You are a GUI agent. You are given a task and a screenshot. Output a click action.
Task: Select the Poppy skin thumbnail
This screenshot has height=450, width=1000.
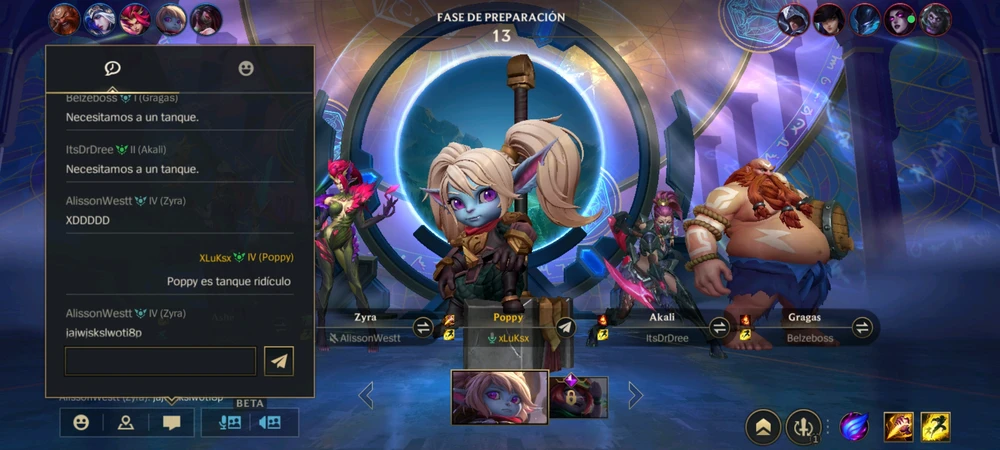point(499,397)
